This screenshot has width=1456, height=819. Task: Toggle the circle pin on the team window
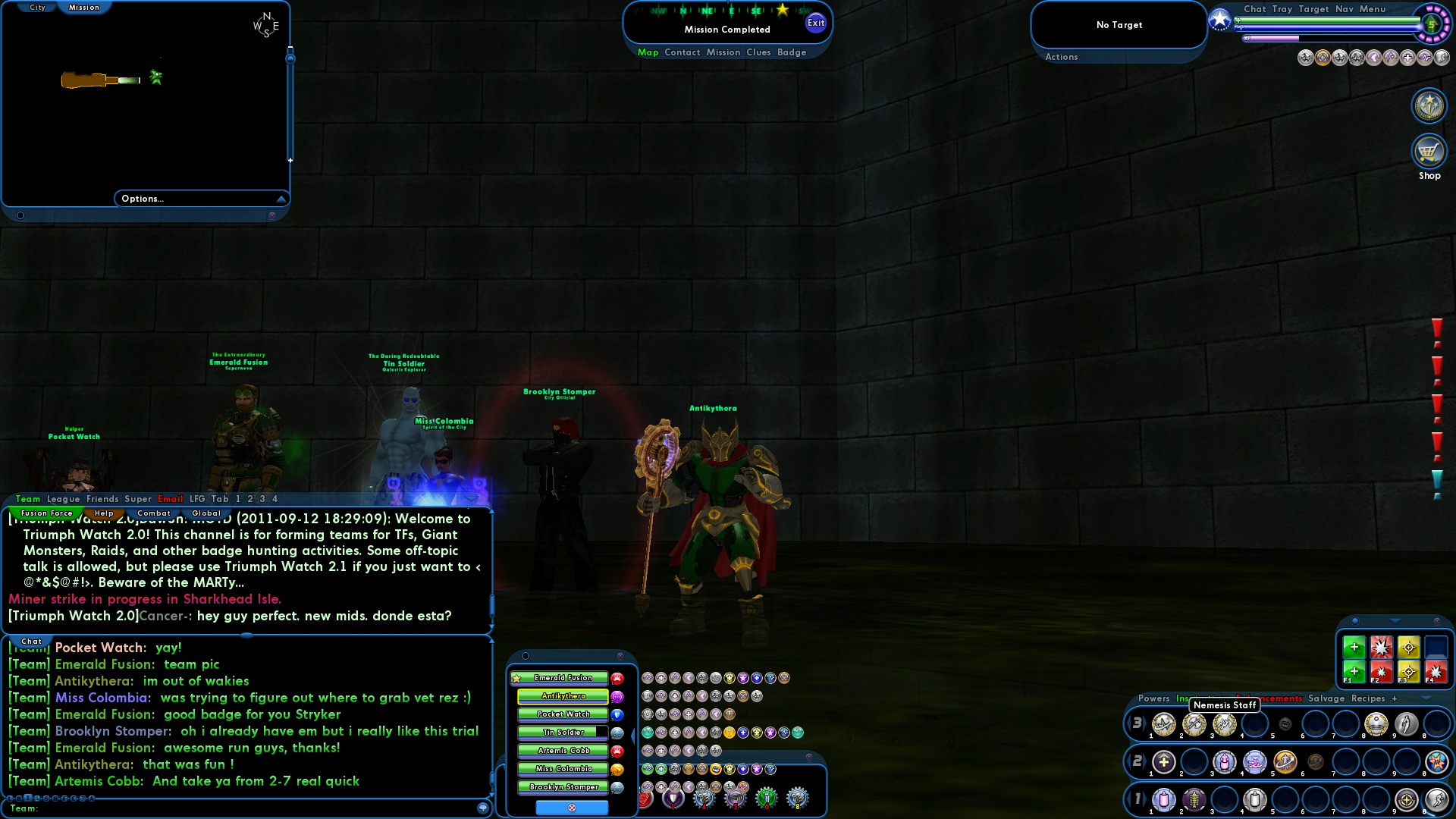tap(526, 655)
